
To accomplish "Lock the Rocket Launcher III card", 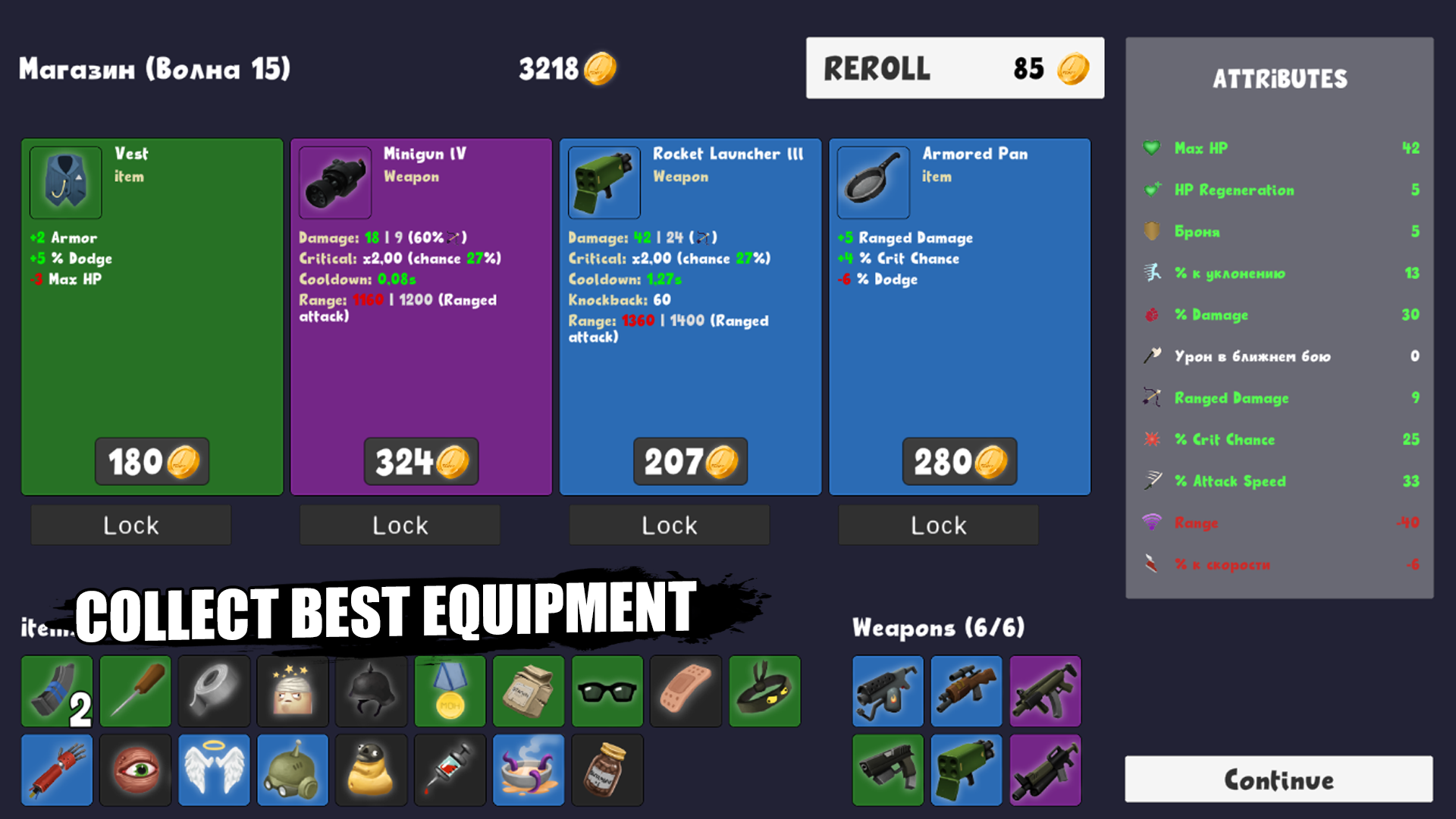I will (x=668, y=524).
